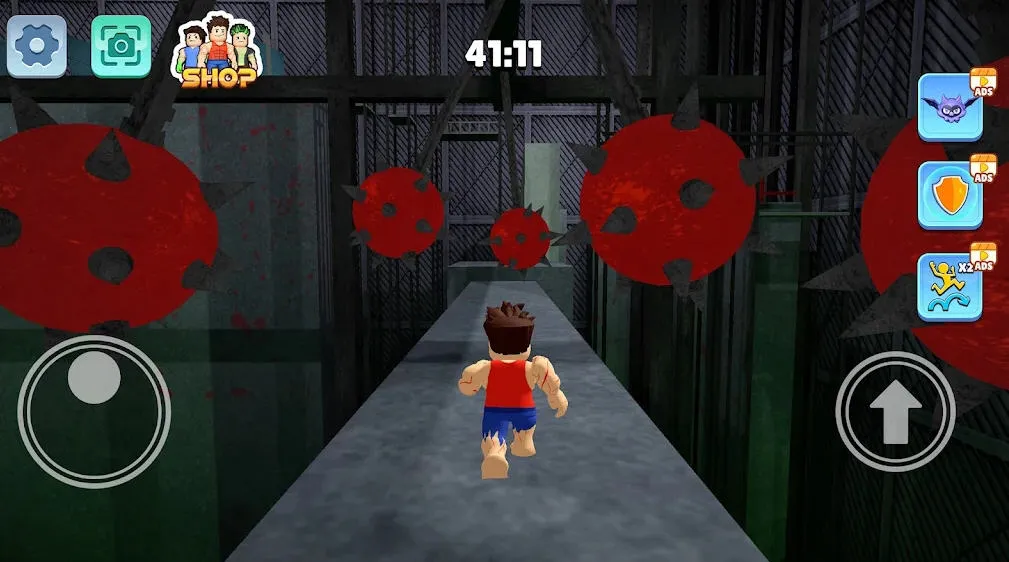Take a screenshot with the camera button

[121, 46]
